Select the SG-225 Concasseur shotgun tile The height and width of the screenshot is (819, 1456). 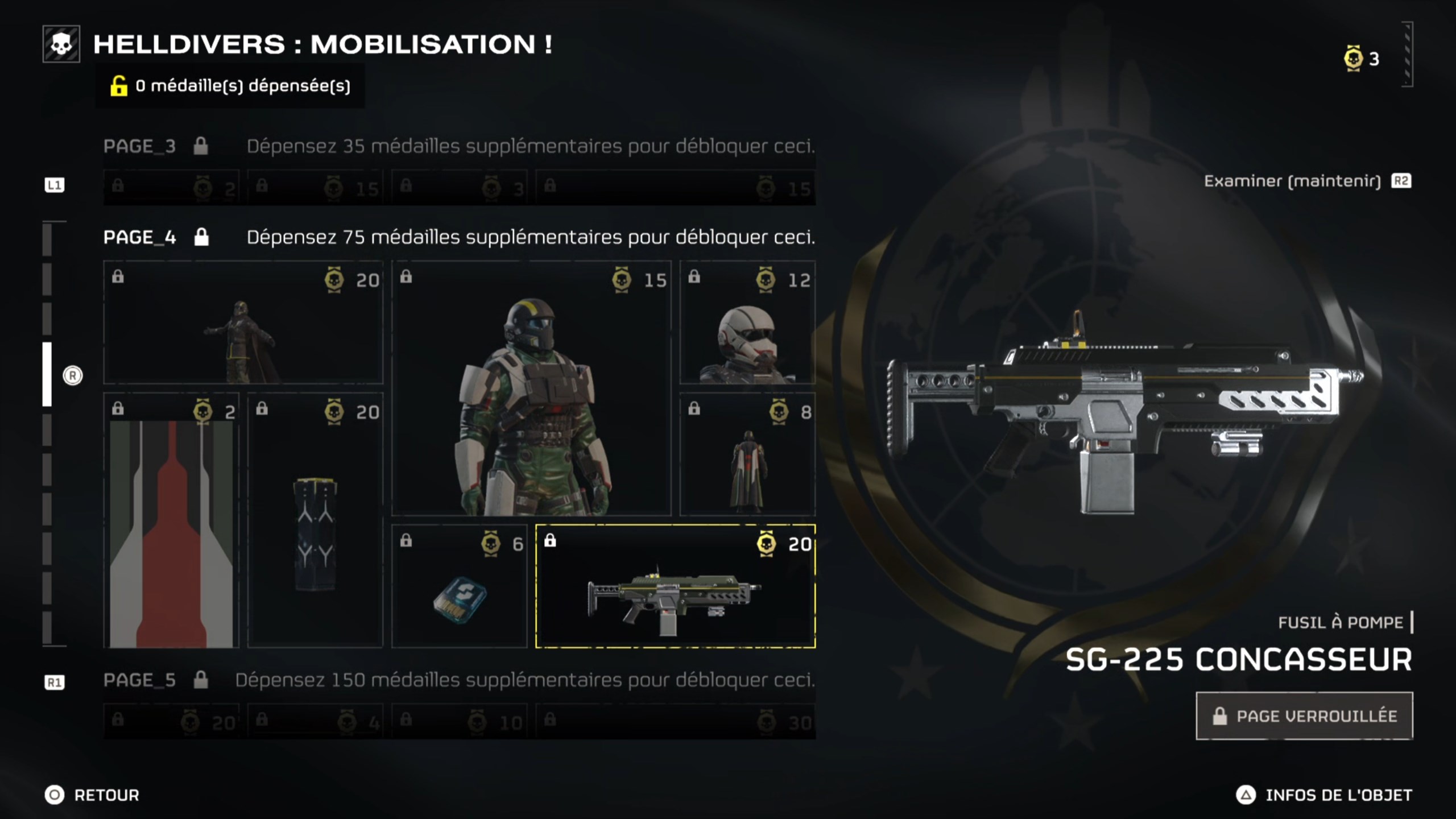click(675, 586)
